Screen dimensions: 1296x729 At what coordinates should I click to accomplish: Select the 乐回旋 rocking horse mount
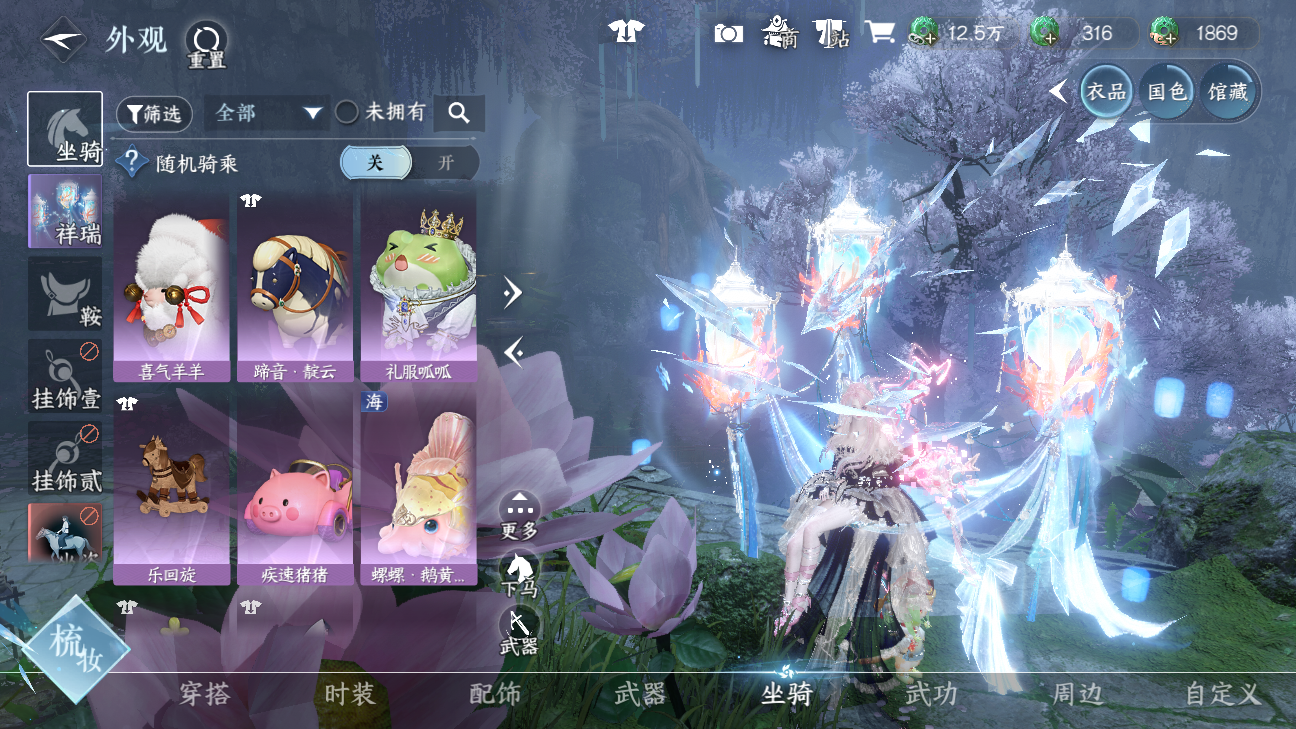171,487
